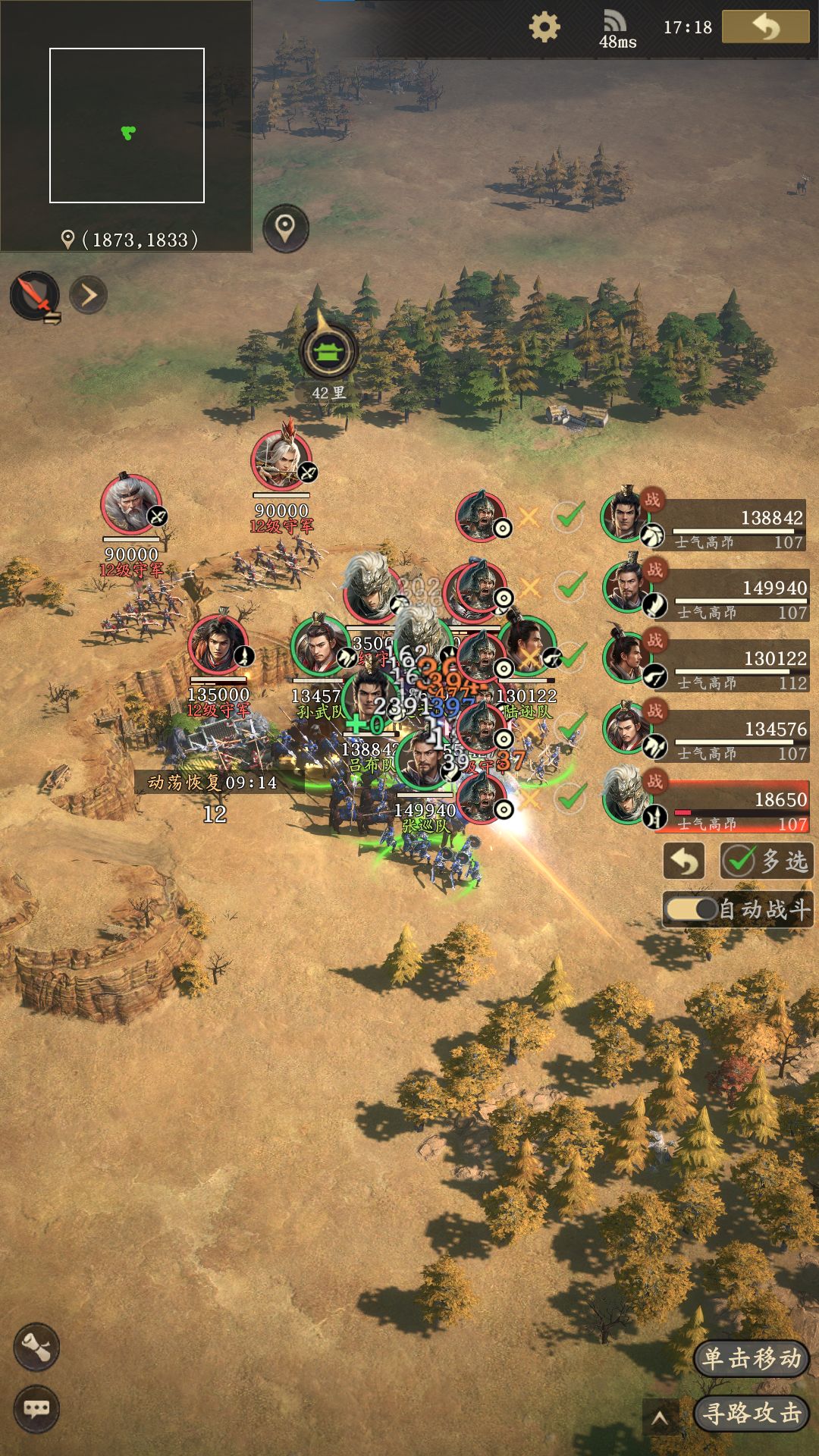The image size is (819, 1456).
Task: Toggle the 多选 multi-select checkbox
Action: coord(766,861)
